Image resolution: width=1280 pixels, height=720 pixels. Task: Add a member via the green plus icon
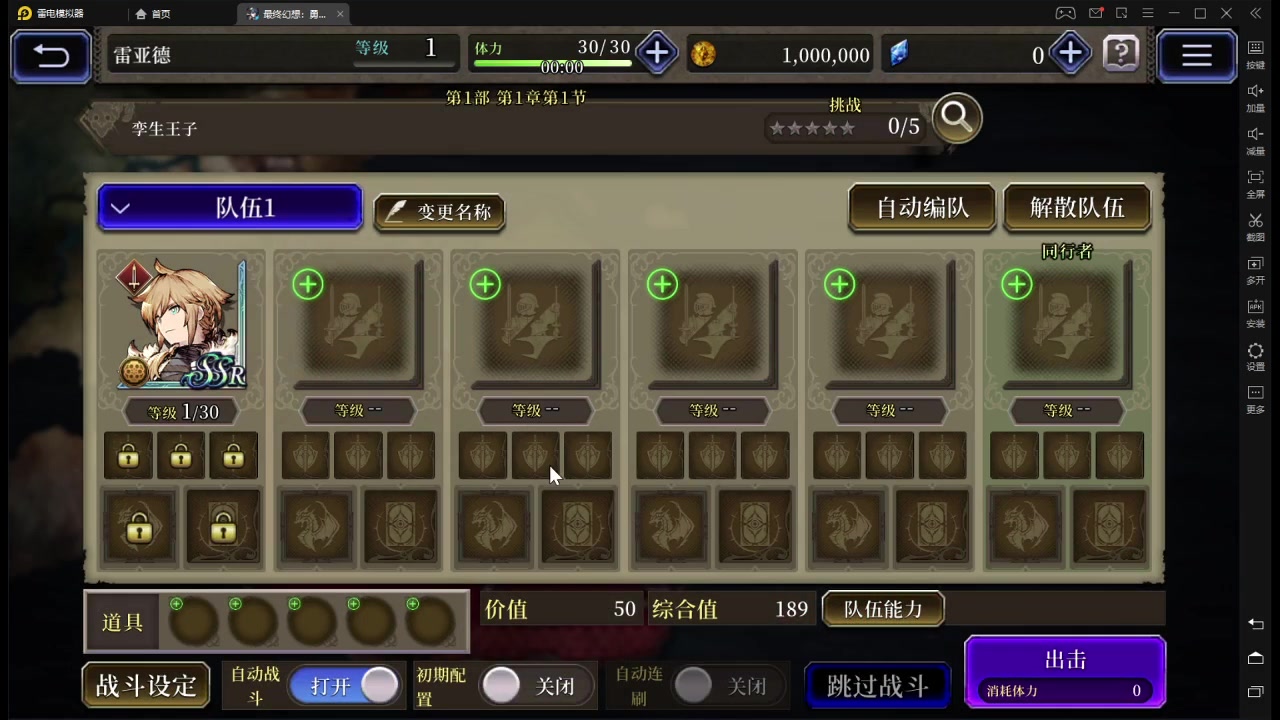point(307,285)
